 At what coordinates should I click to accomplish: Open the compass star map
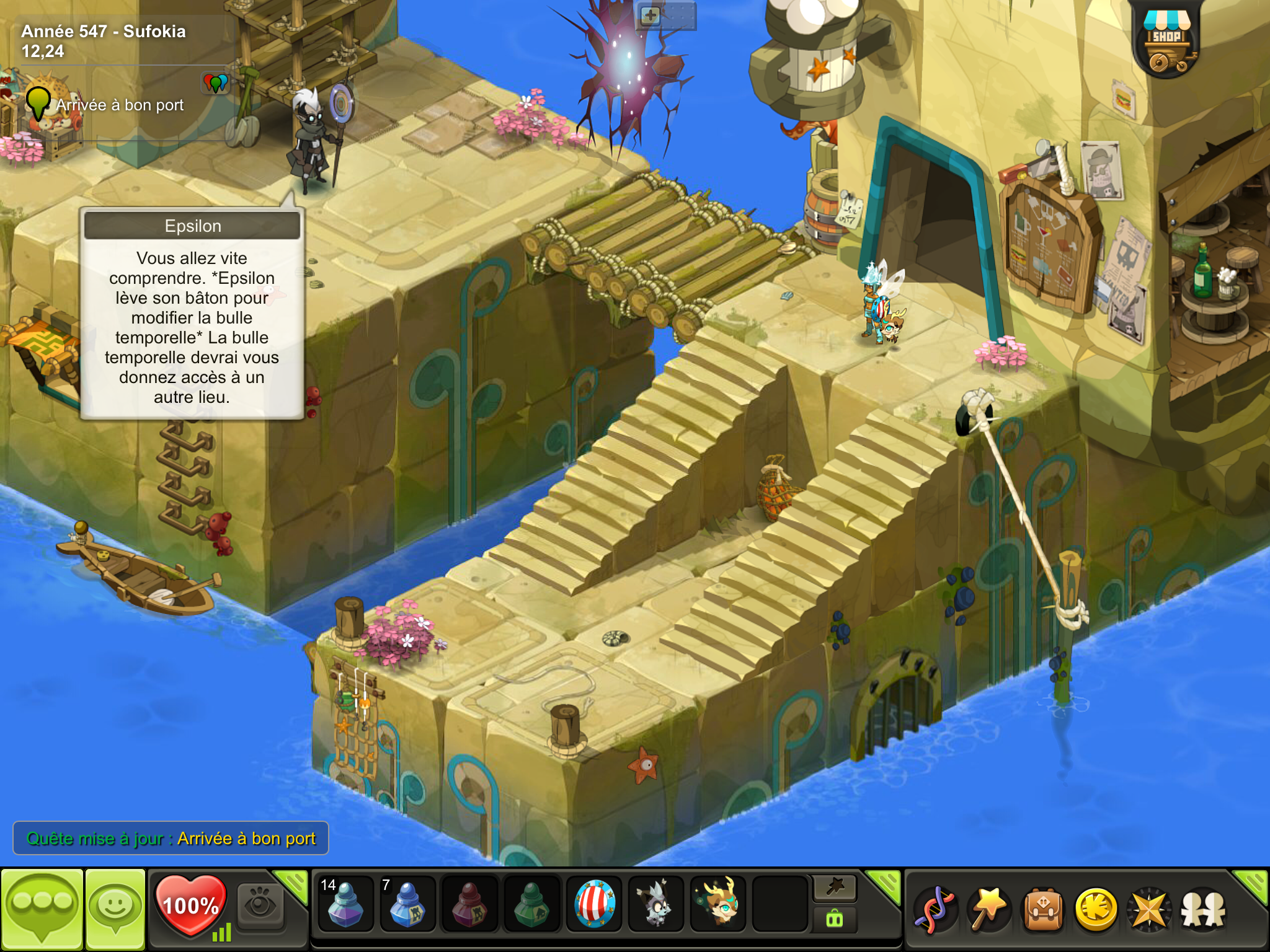1150,910
